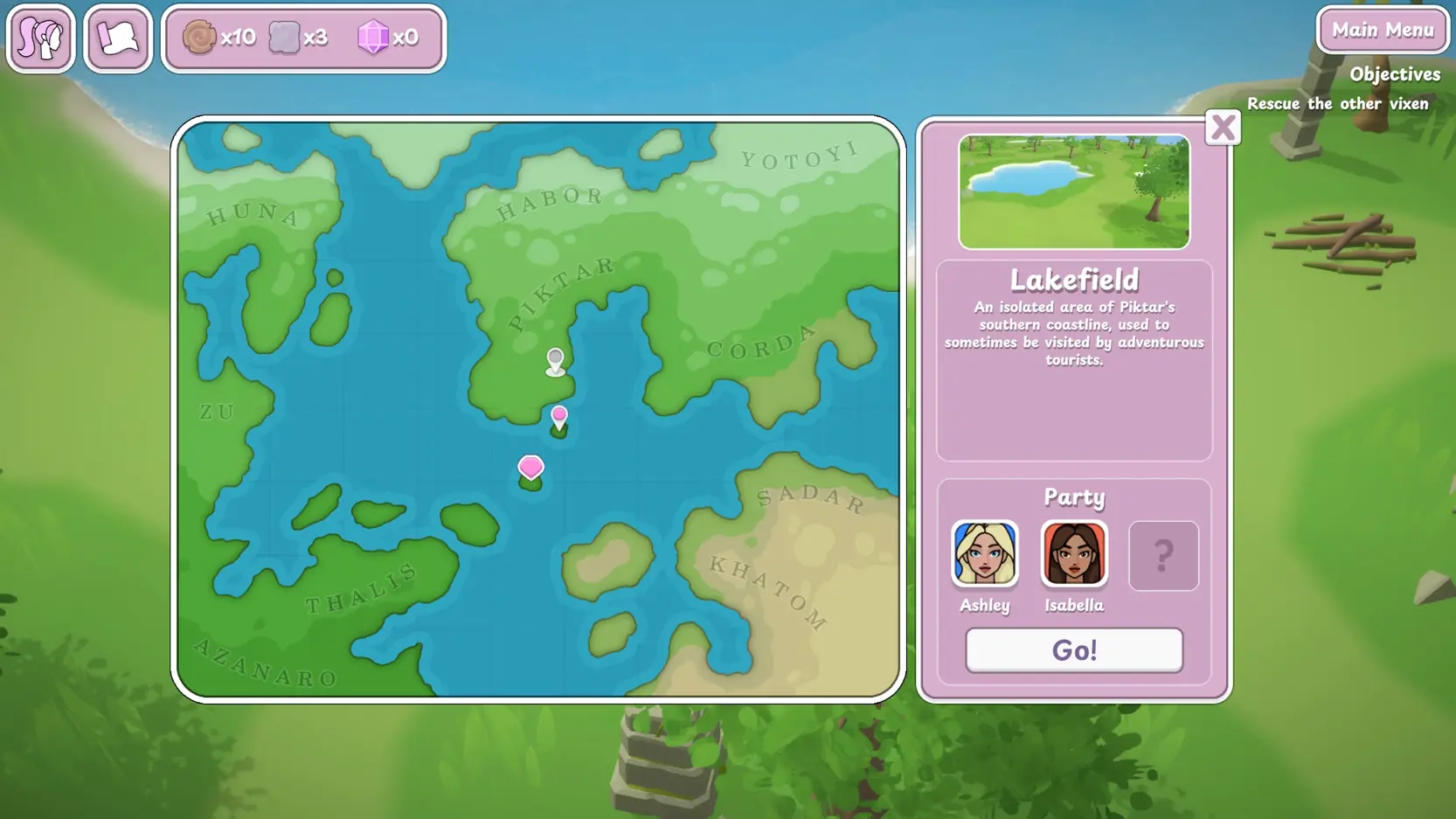Start the Lakefield trip with Go!
The height and width of the screenshot is (819, 1456).
1074,650
